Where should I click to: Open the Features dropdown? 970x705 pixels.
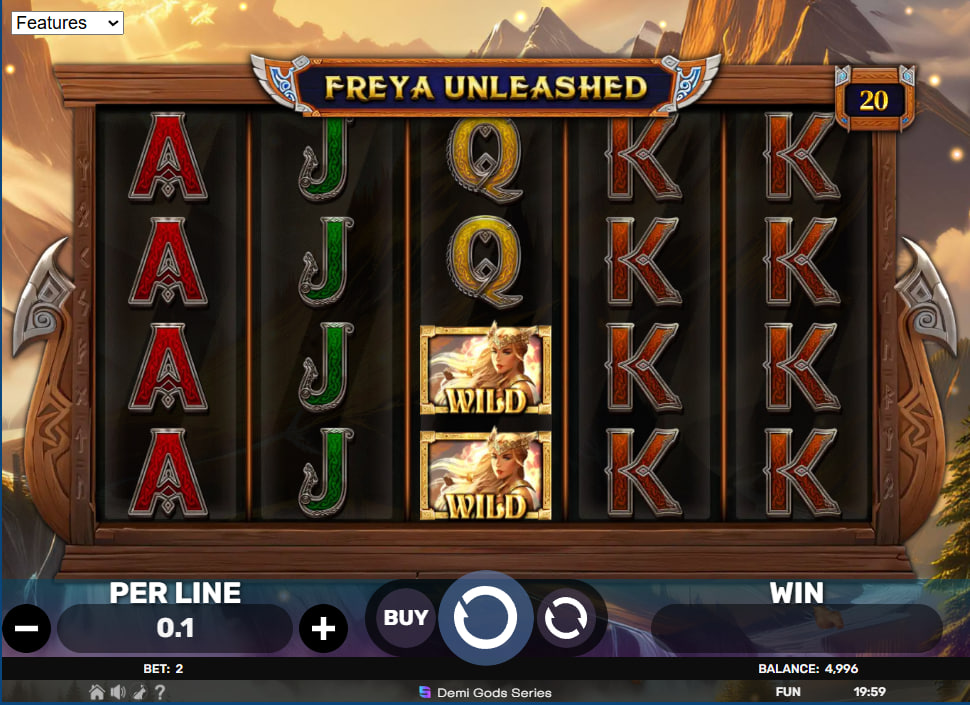tap(67, 22)
